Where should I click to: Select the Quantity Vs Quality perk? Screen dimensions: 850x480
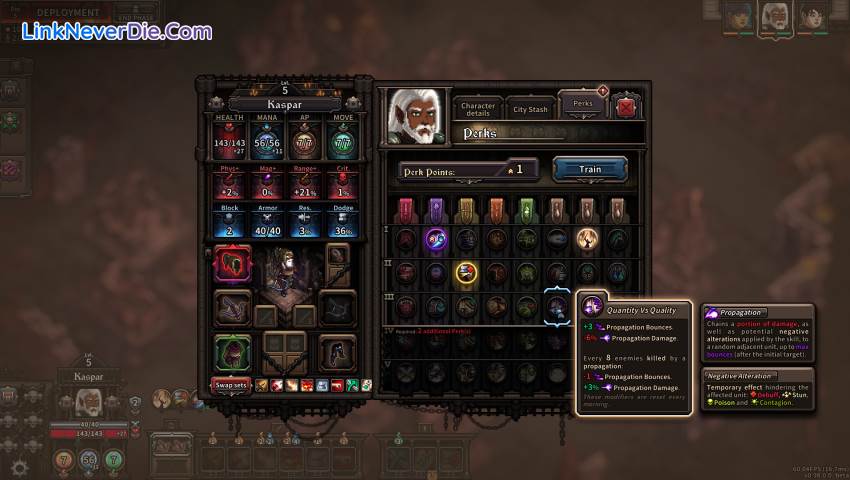[x=557, y=307]
